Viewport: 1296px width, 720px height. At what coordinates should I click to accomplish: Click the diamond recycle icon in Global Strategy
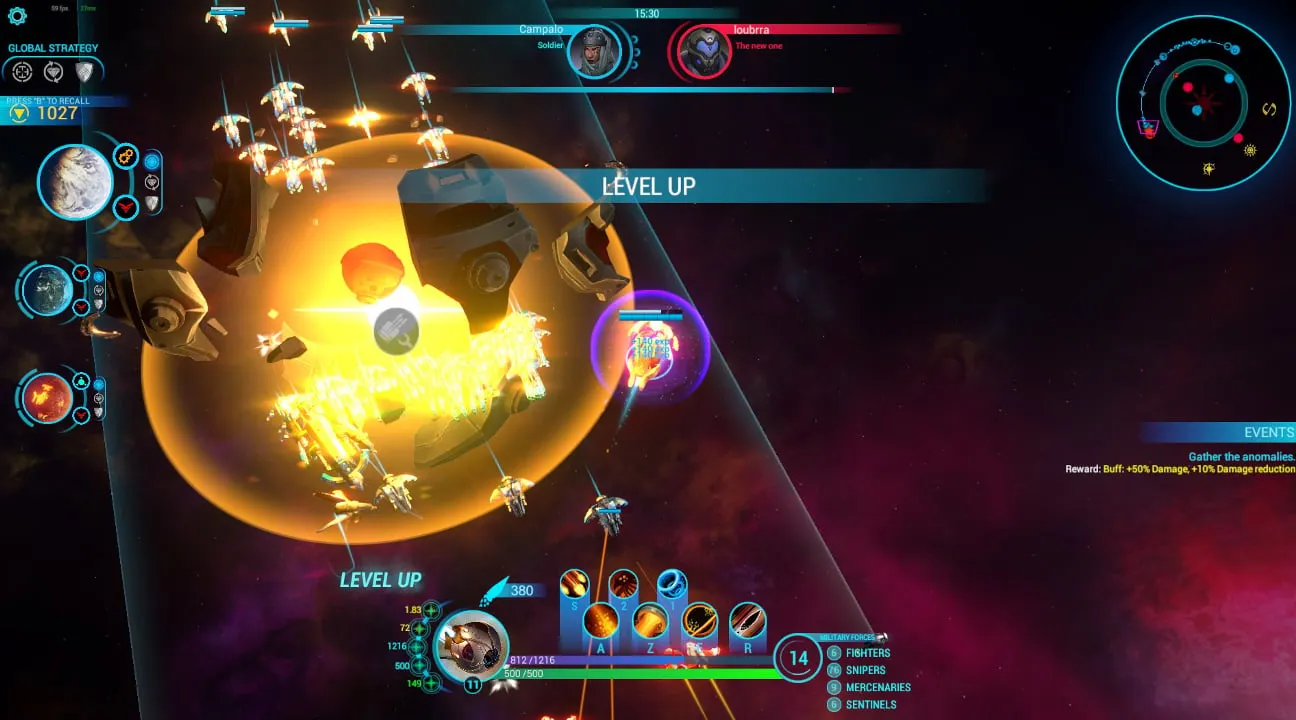click(x=52, y=72)
